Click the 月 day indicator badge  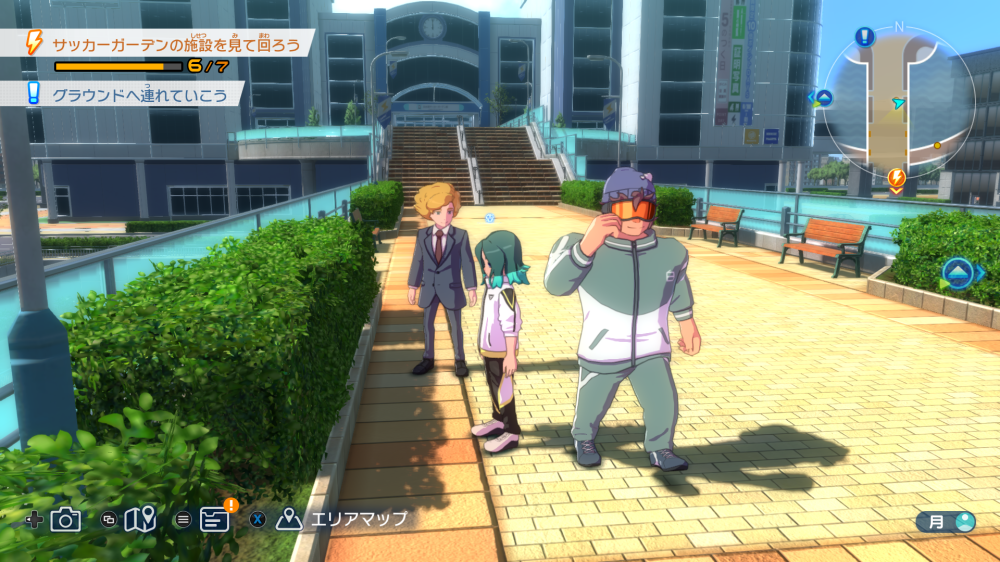945,521
